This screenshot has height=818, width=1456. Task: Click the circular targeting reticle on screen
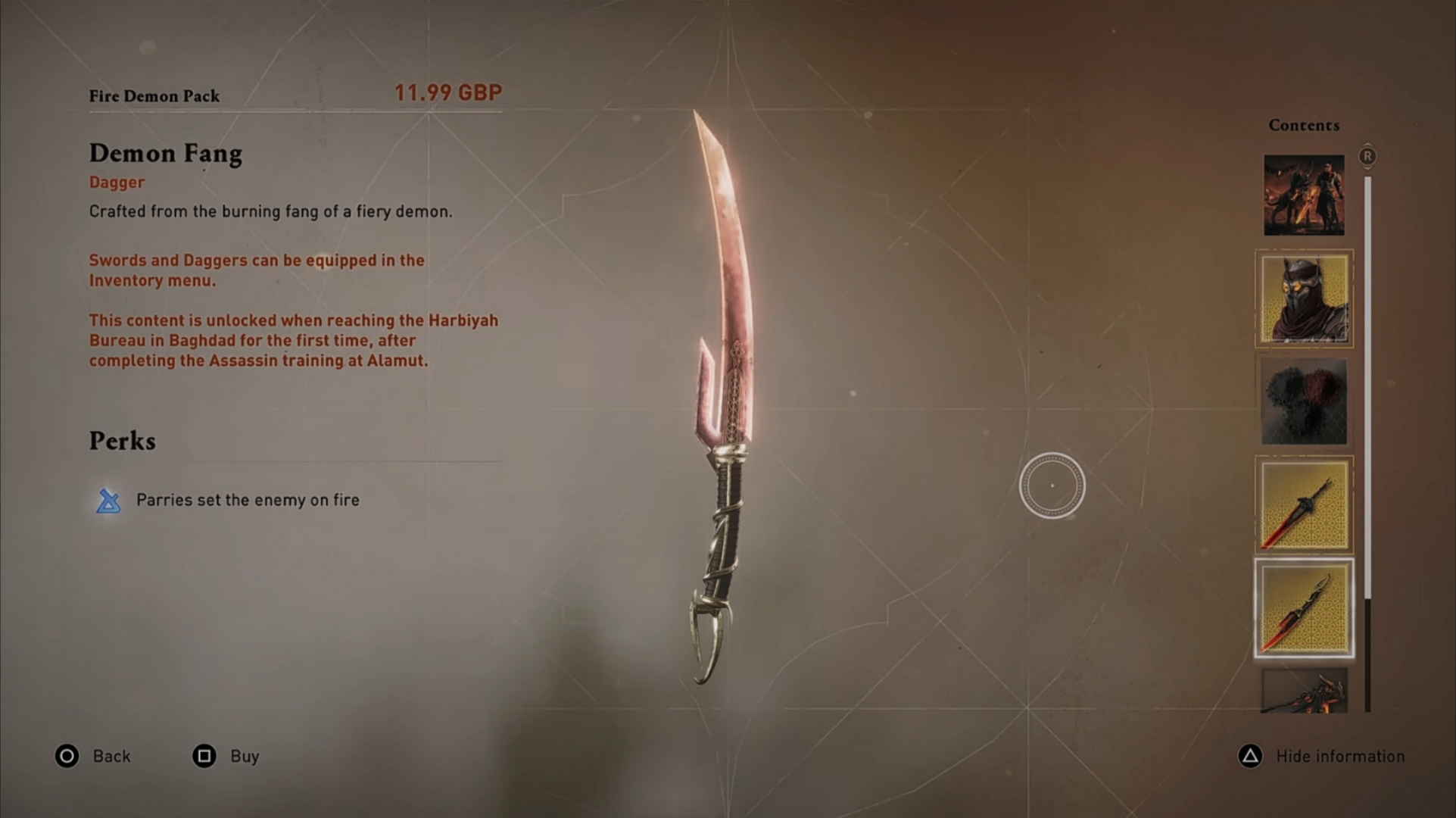pyautogui.click(x=1052, y=485)
